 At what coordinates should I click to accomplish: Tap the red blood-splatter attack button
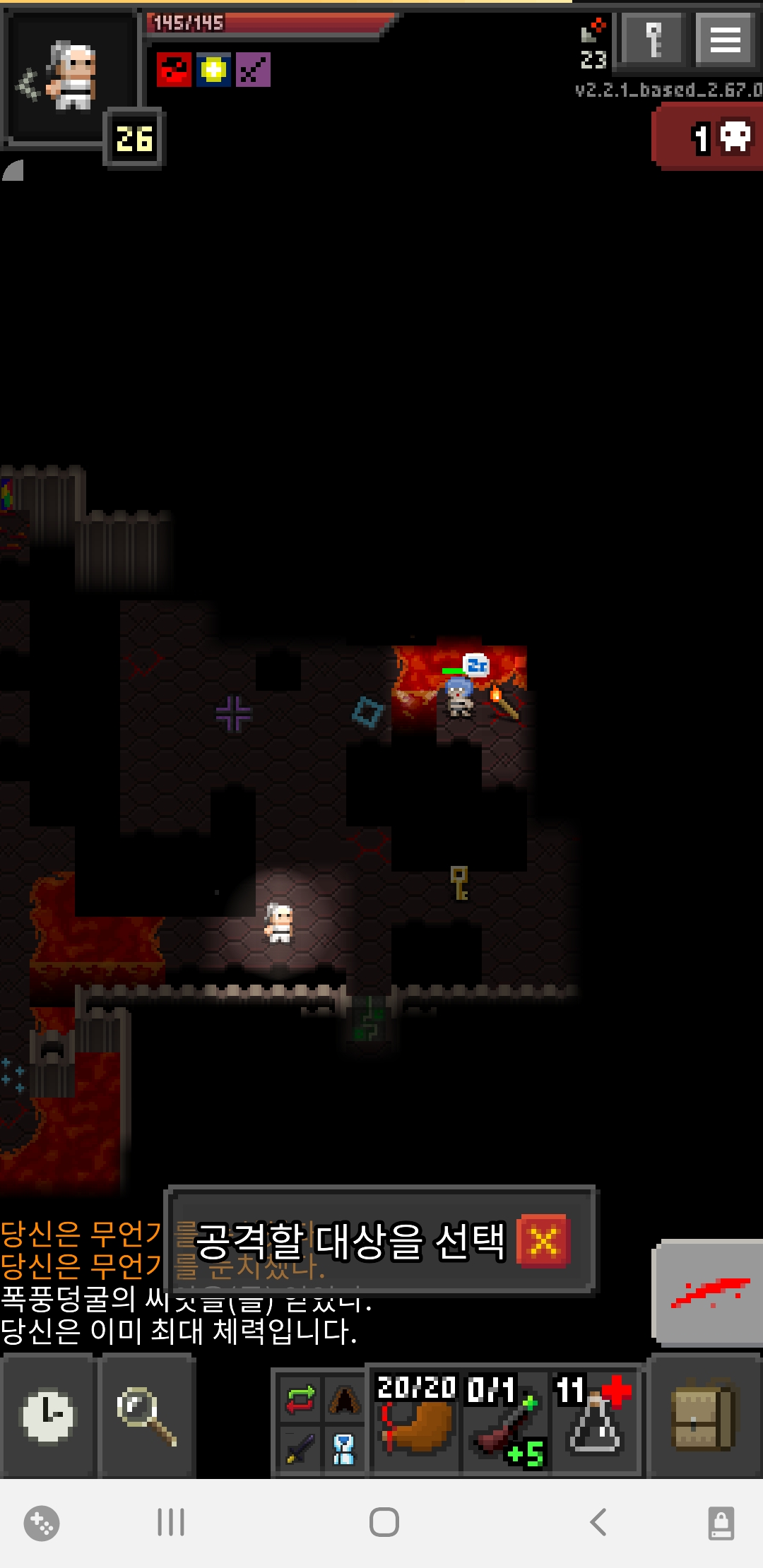(709, 1292)
